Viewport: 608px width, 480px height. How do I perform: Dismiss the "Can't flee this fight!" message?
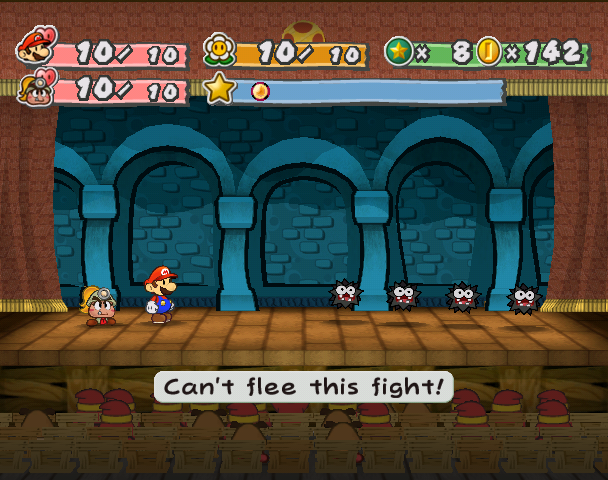(x=303, y=387)
